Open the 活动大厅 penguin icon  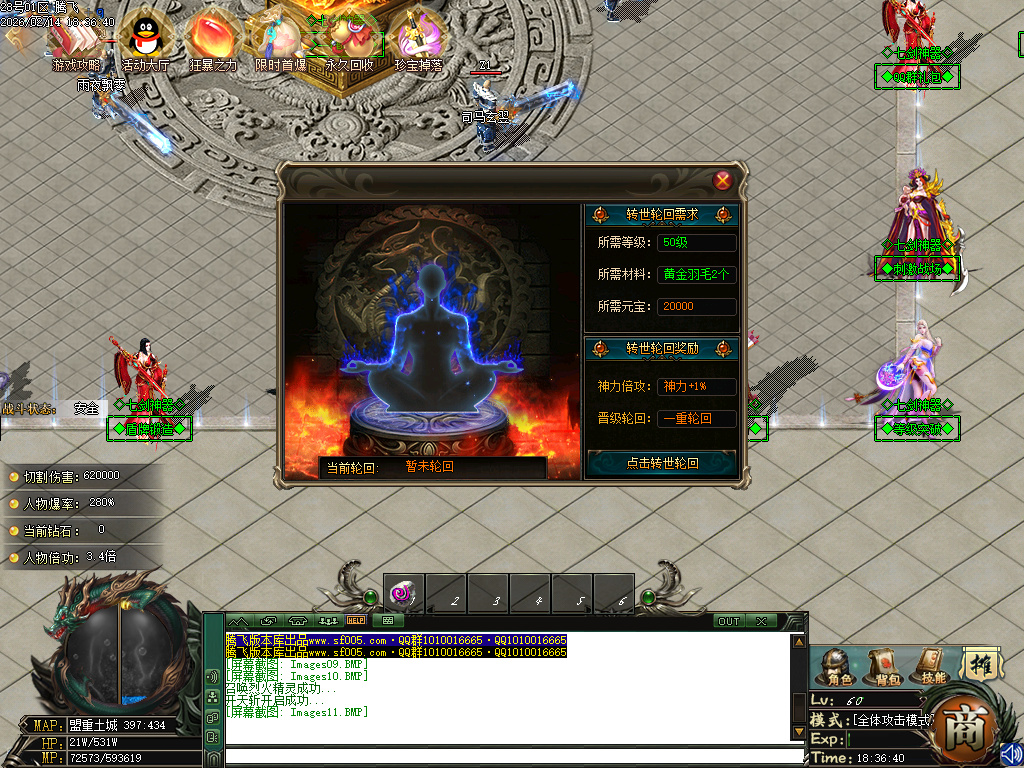click(x=145, y=39)
